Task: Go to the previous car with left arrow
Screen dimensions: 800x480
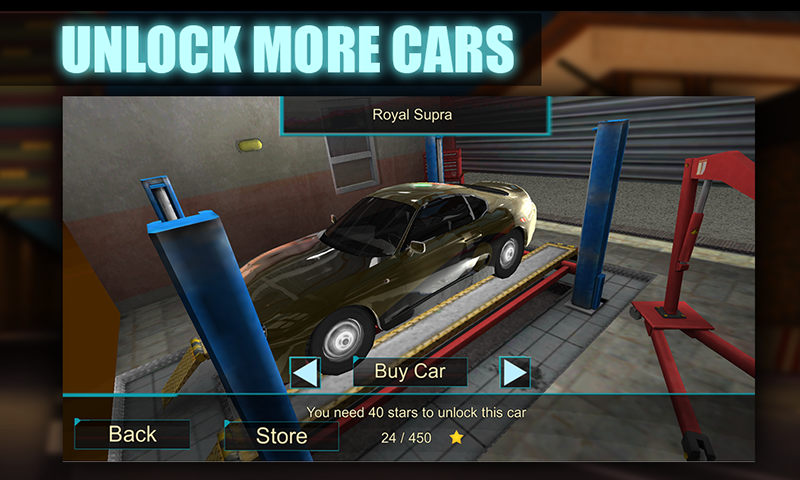Action: tap(305, 373)
